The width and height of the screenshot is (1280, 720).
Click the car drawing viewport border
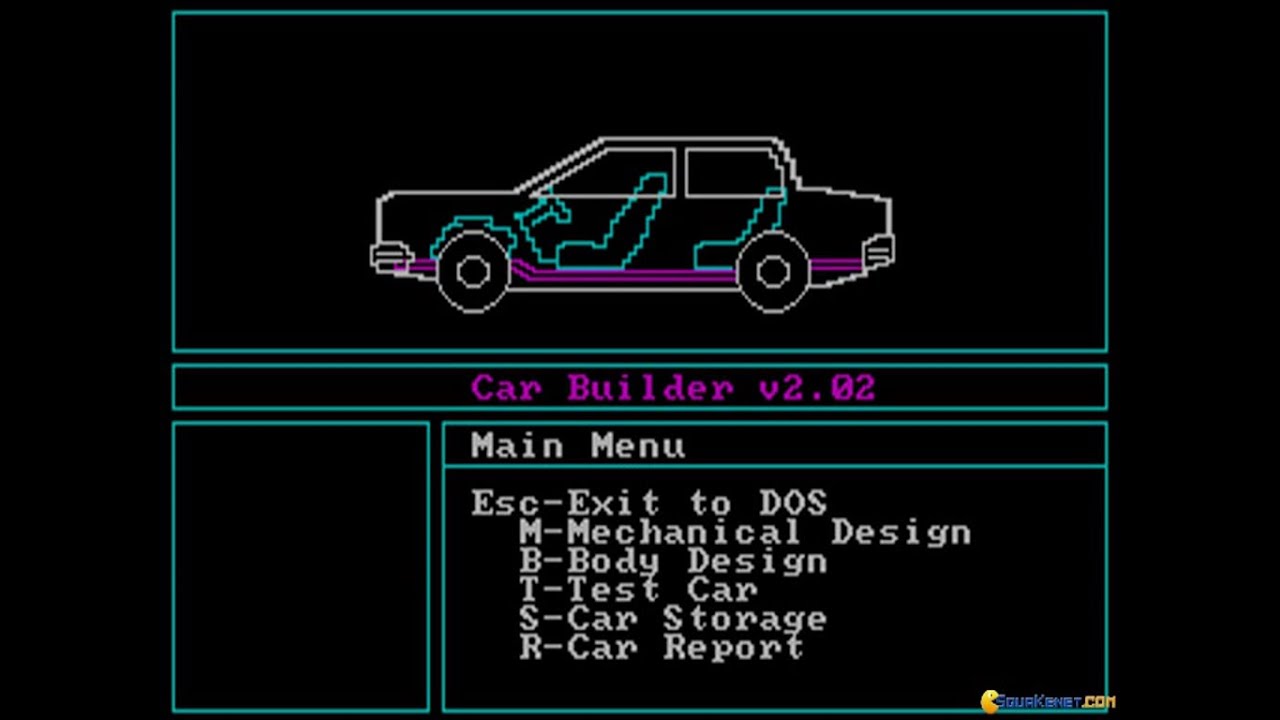[640, 13]
